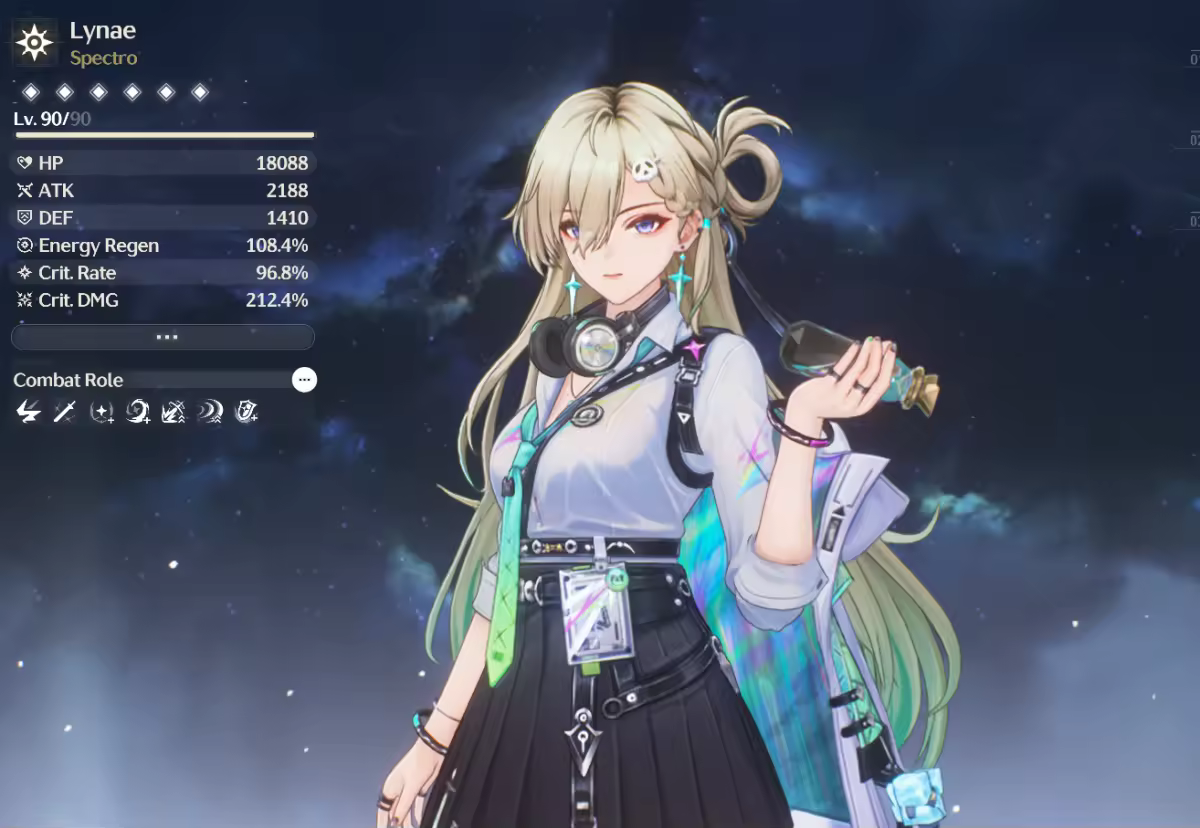
Task: Select the sparkle star role icon
Action: [101, 410]
